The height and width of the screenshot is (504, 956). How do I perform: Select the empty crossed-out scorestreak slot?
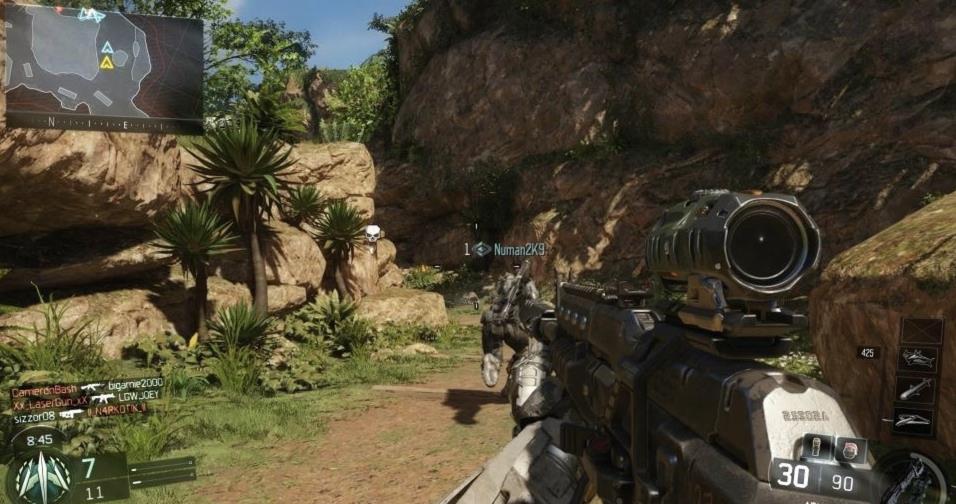coord(920,331)
